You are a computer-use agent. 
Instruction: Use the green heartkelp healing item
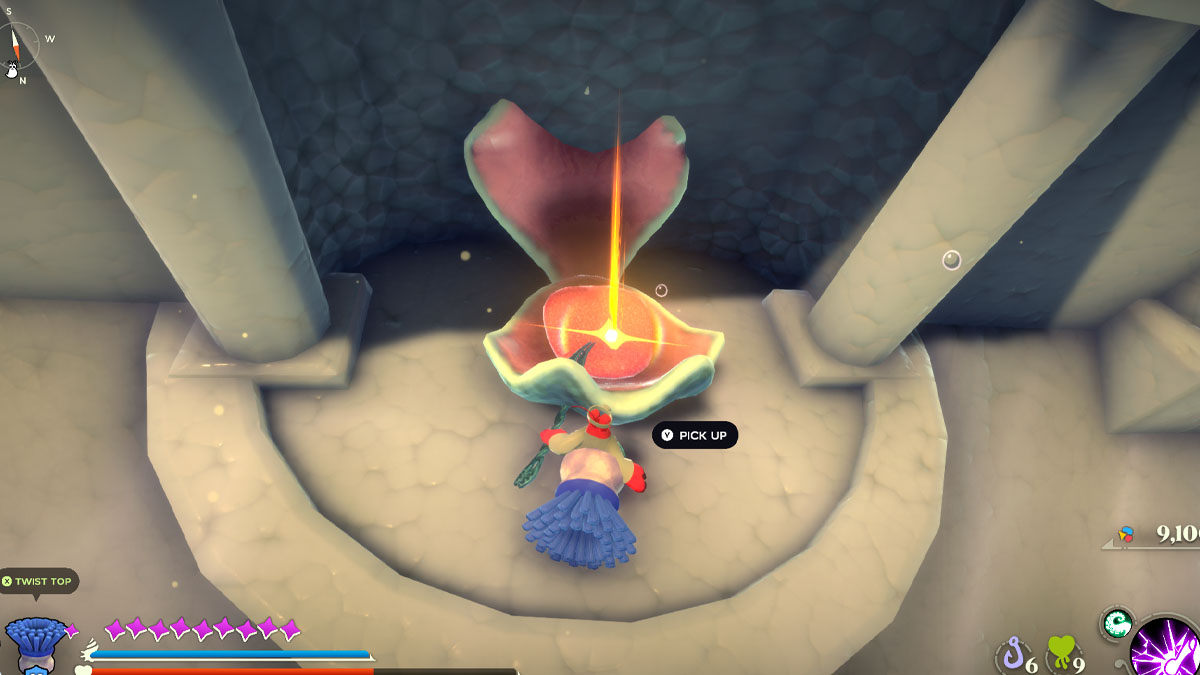click(x=1061, y=656)
